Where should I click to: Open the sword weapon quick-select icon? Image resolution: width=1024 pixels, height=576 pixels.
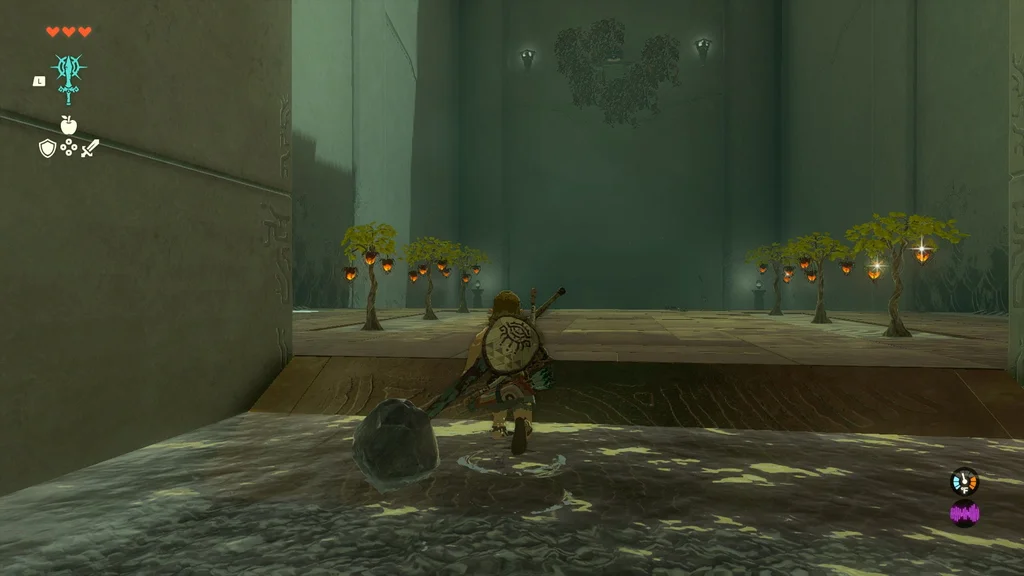pos(90,149)
